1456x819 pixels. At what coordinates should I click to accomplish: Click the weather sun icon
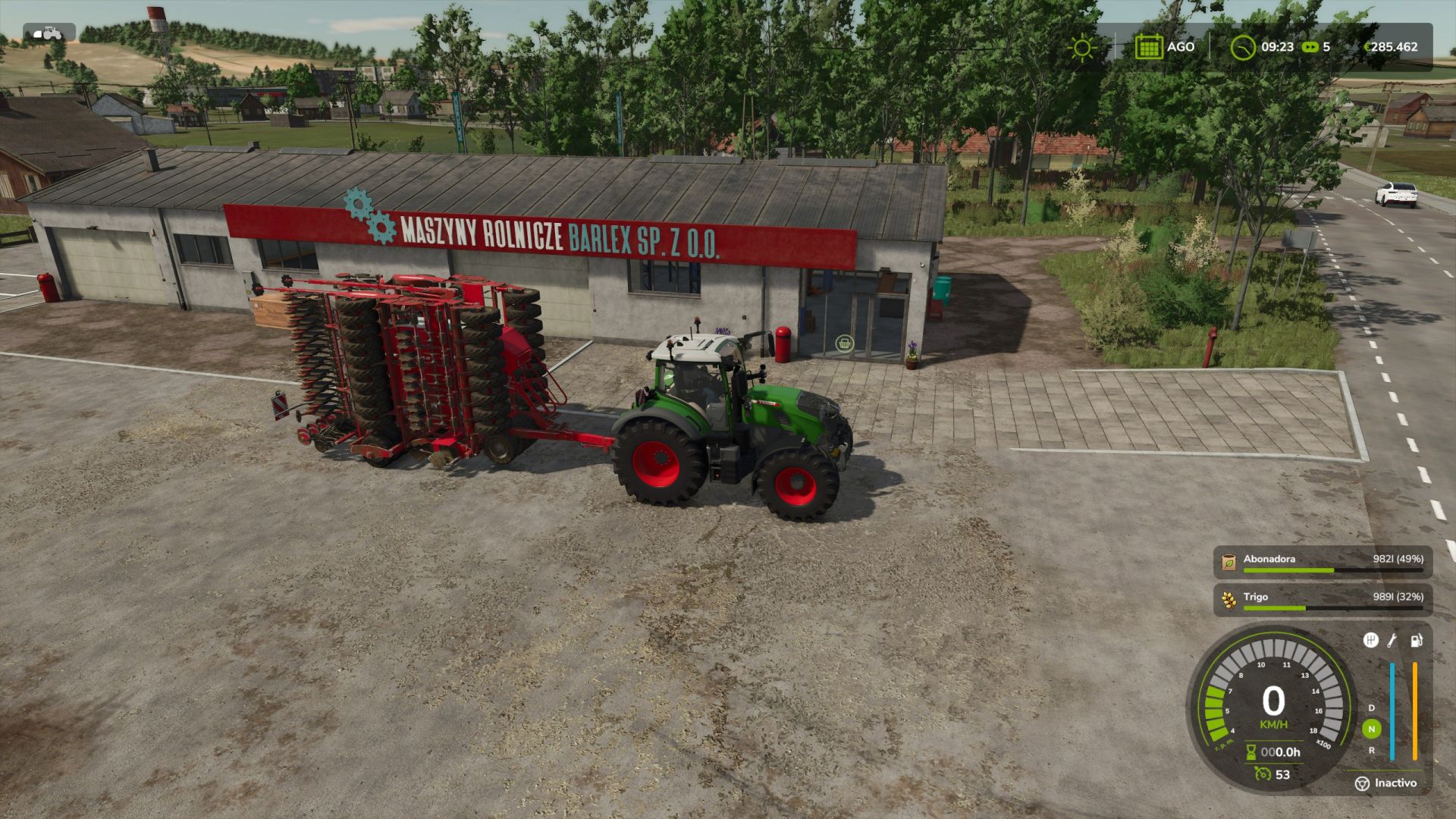1081,47
